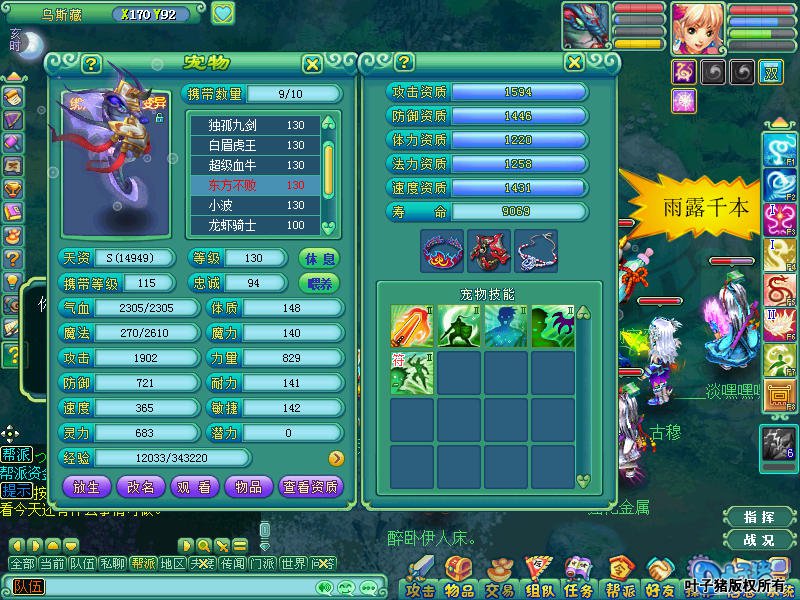Release the pet with 放生

86,487
